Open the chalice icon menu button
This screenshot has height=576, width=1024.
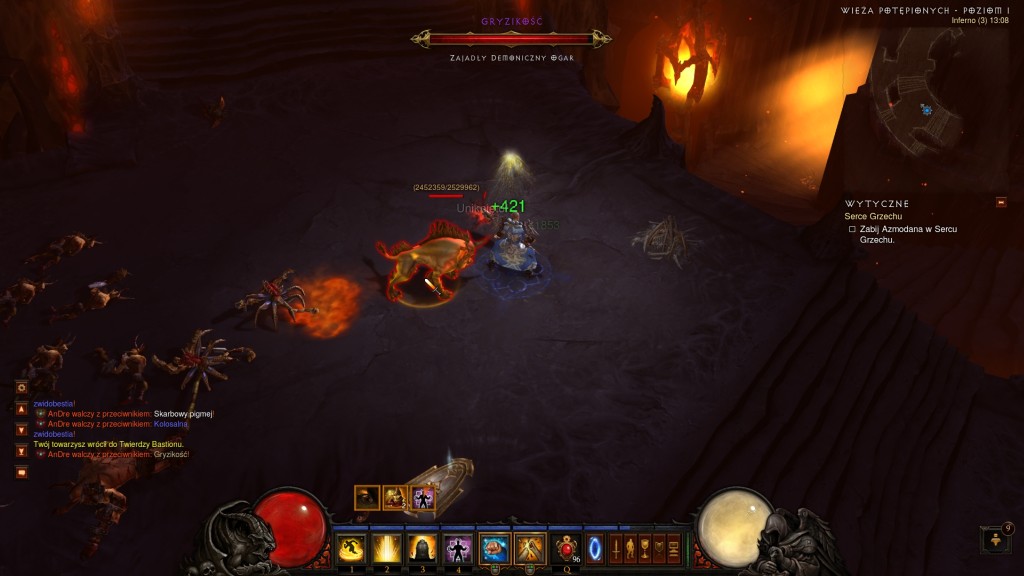coord(645,548)
